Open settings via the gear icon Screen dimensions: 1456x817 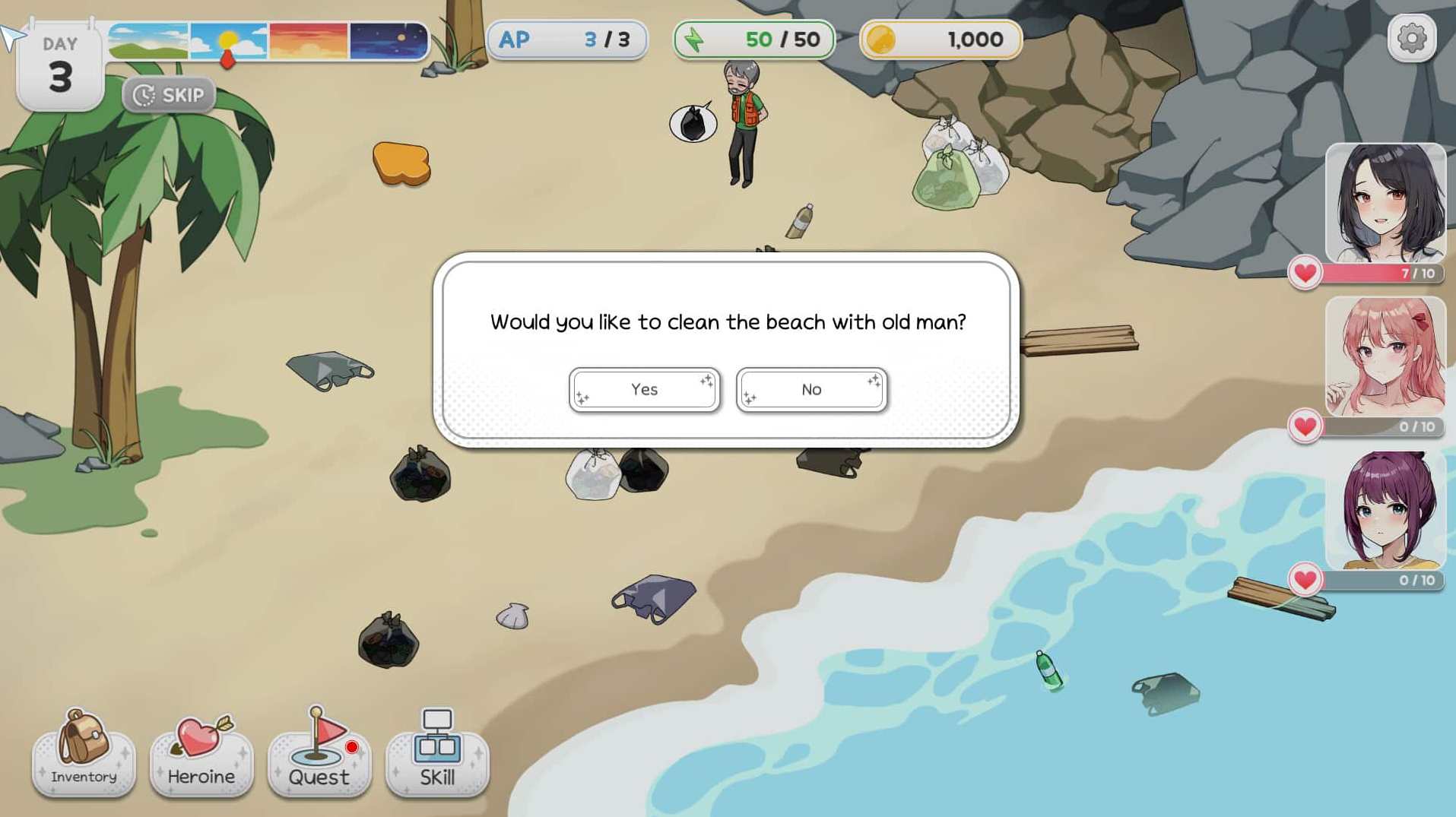1411,38
